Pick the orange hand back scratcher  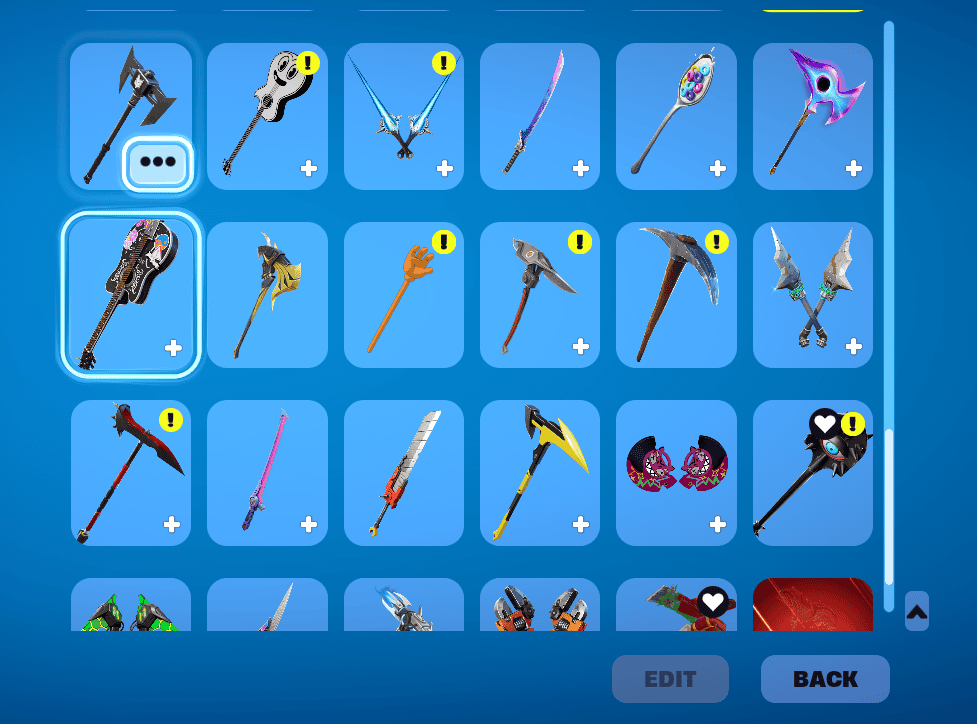click(x=403, y=295)
